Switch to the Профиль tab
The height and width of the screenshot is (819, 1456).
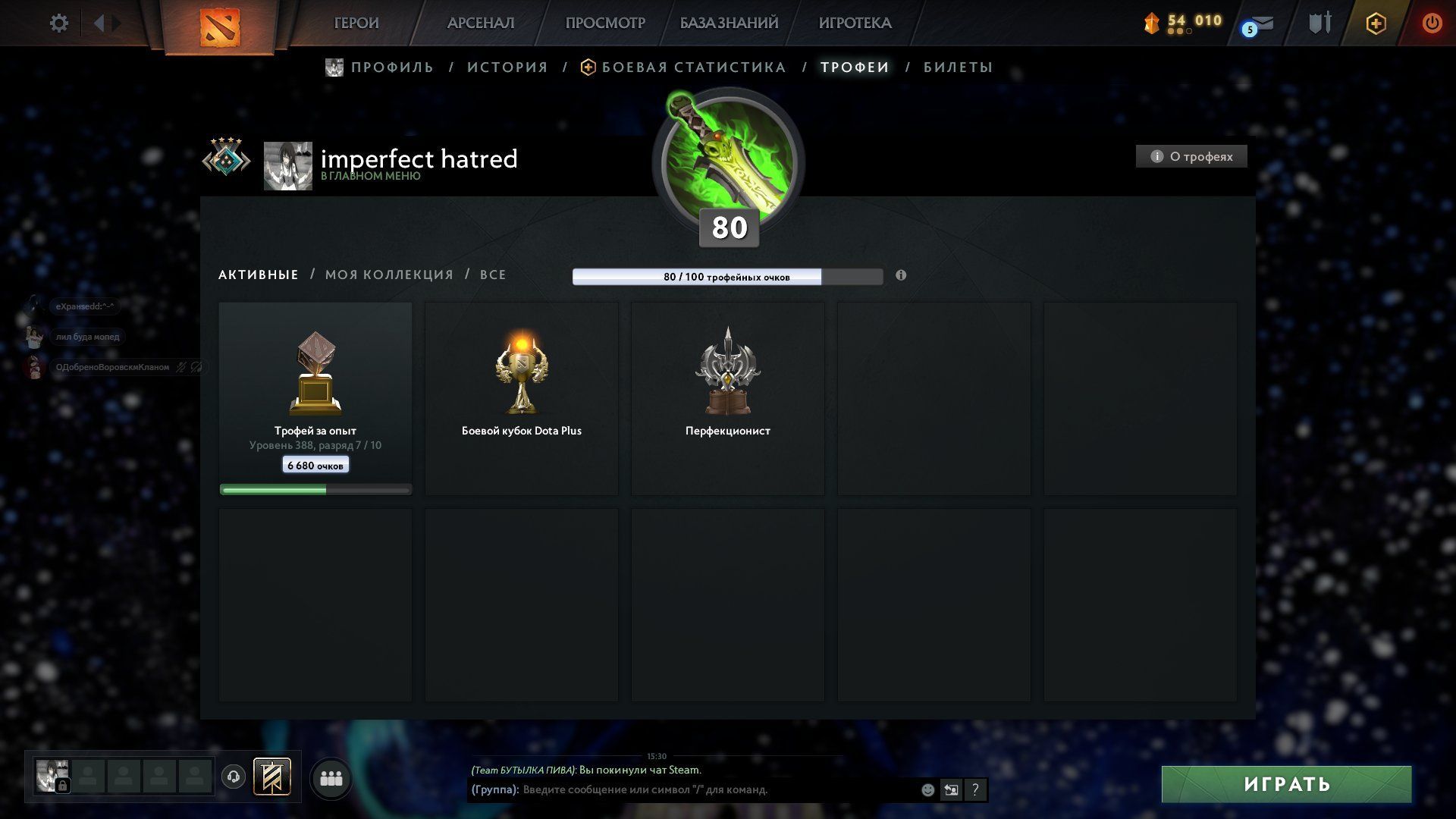click(391, 67)
